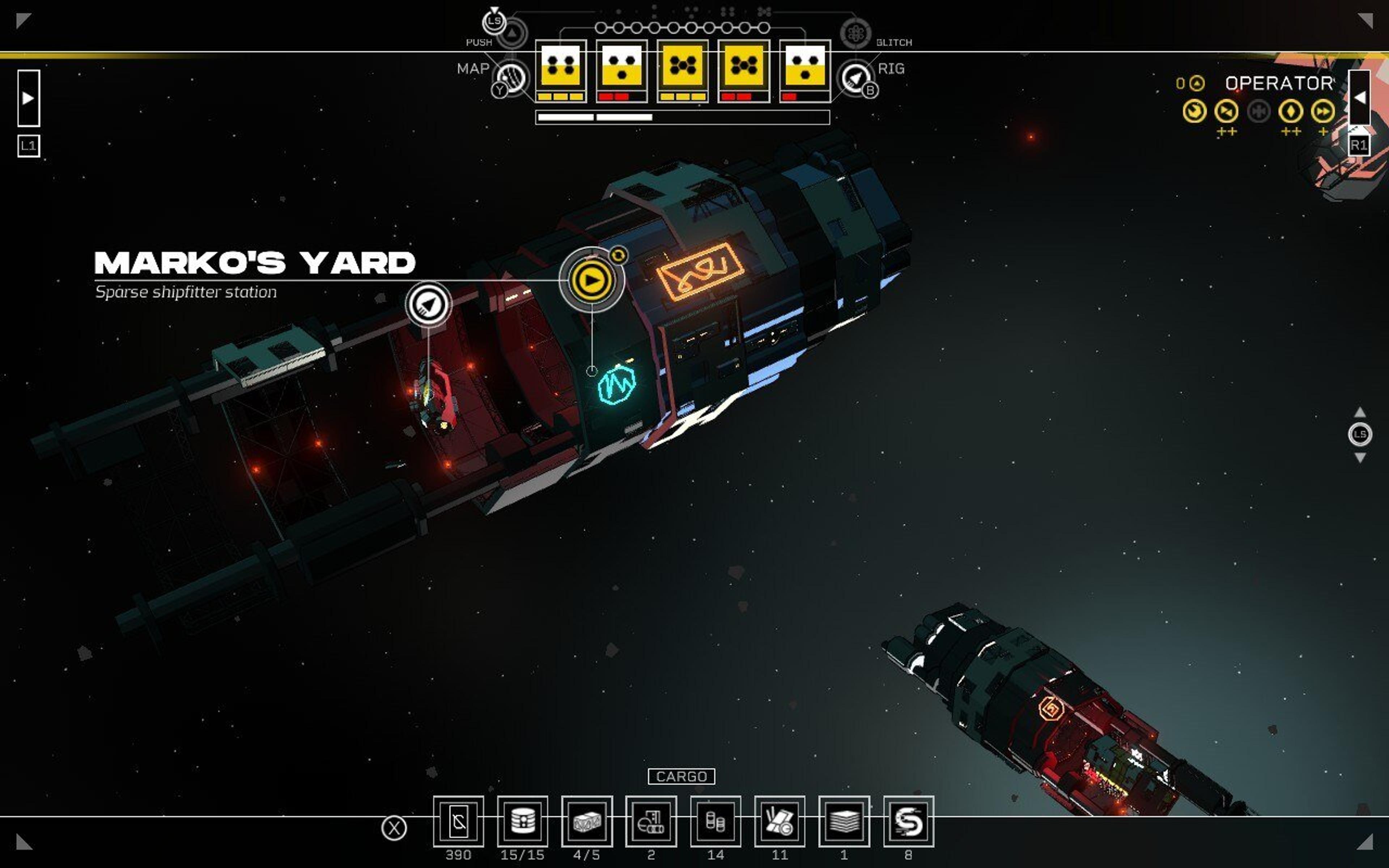Activate the PUSH triangle button

tap(512, 34)
